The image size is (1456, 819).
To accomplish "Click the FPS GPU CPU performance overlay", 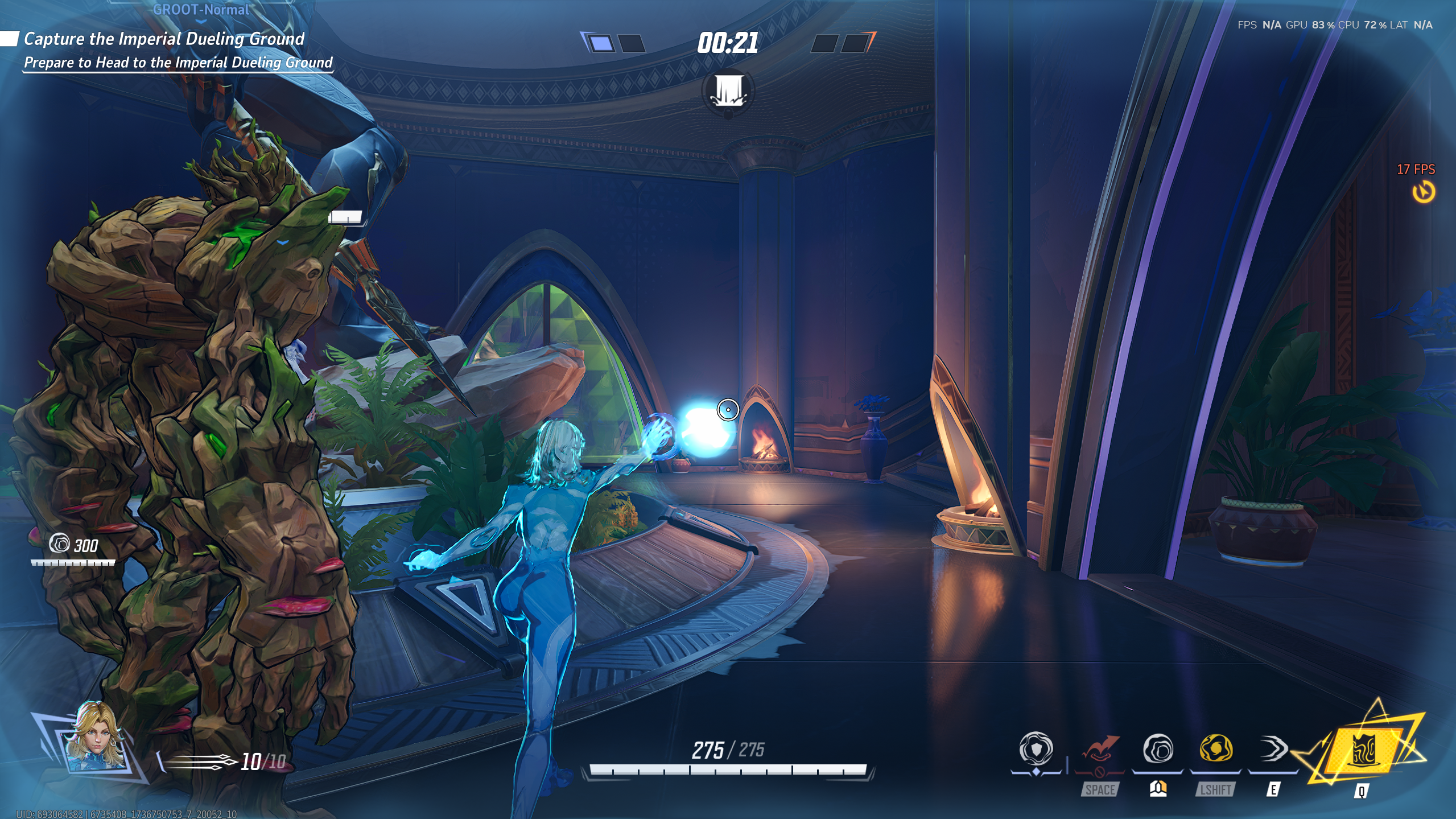I will (1335, 25).
